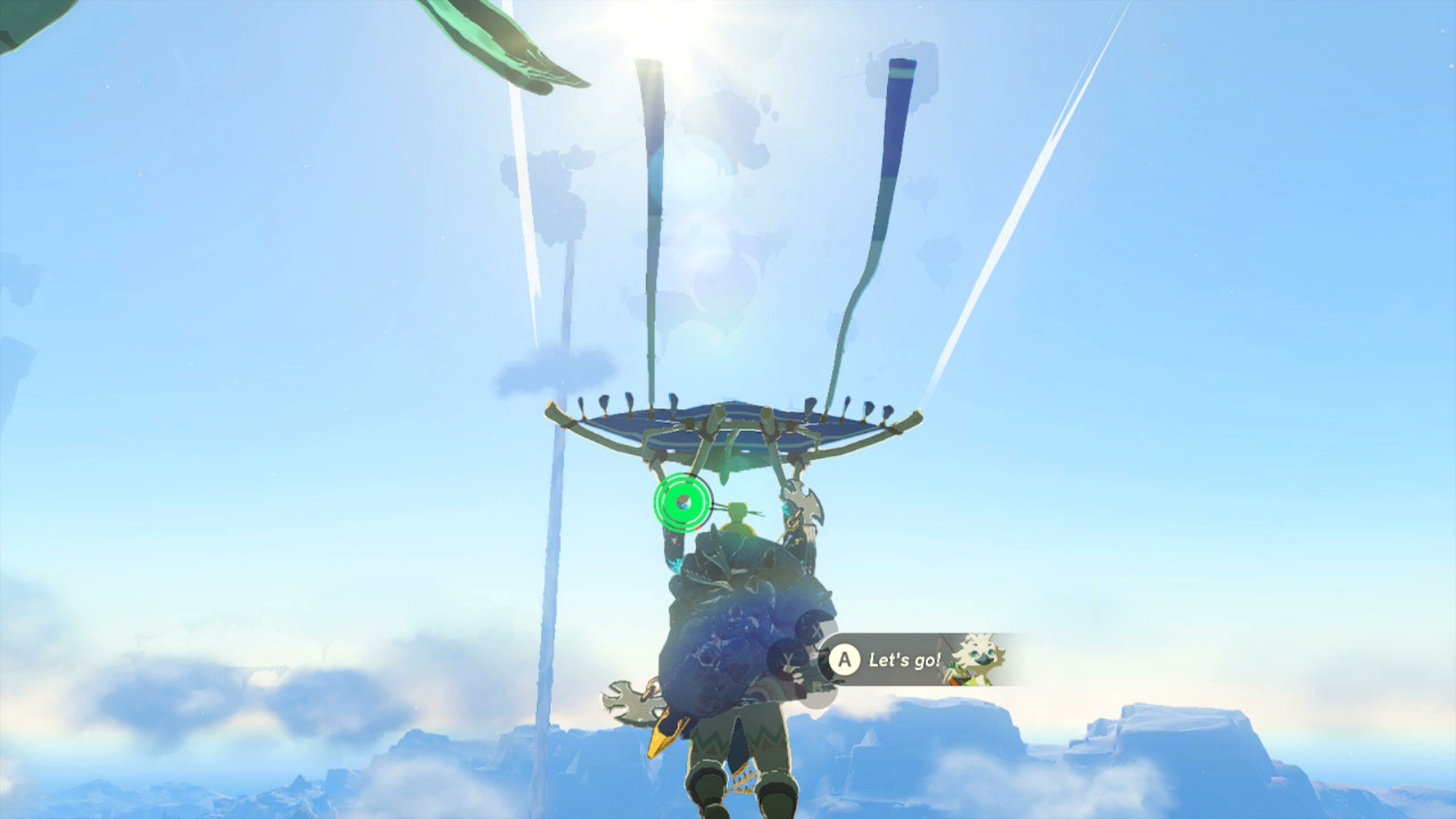Click the A button prompt icon

(x=844, y=661)
